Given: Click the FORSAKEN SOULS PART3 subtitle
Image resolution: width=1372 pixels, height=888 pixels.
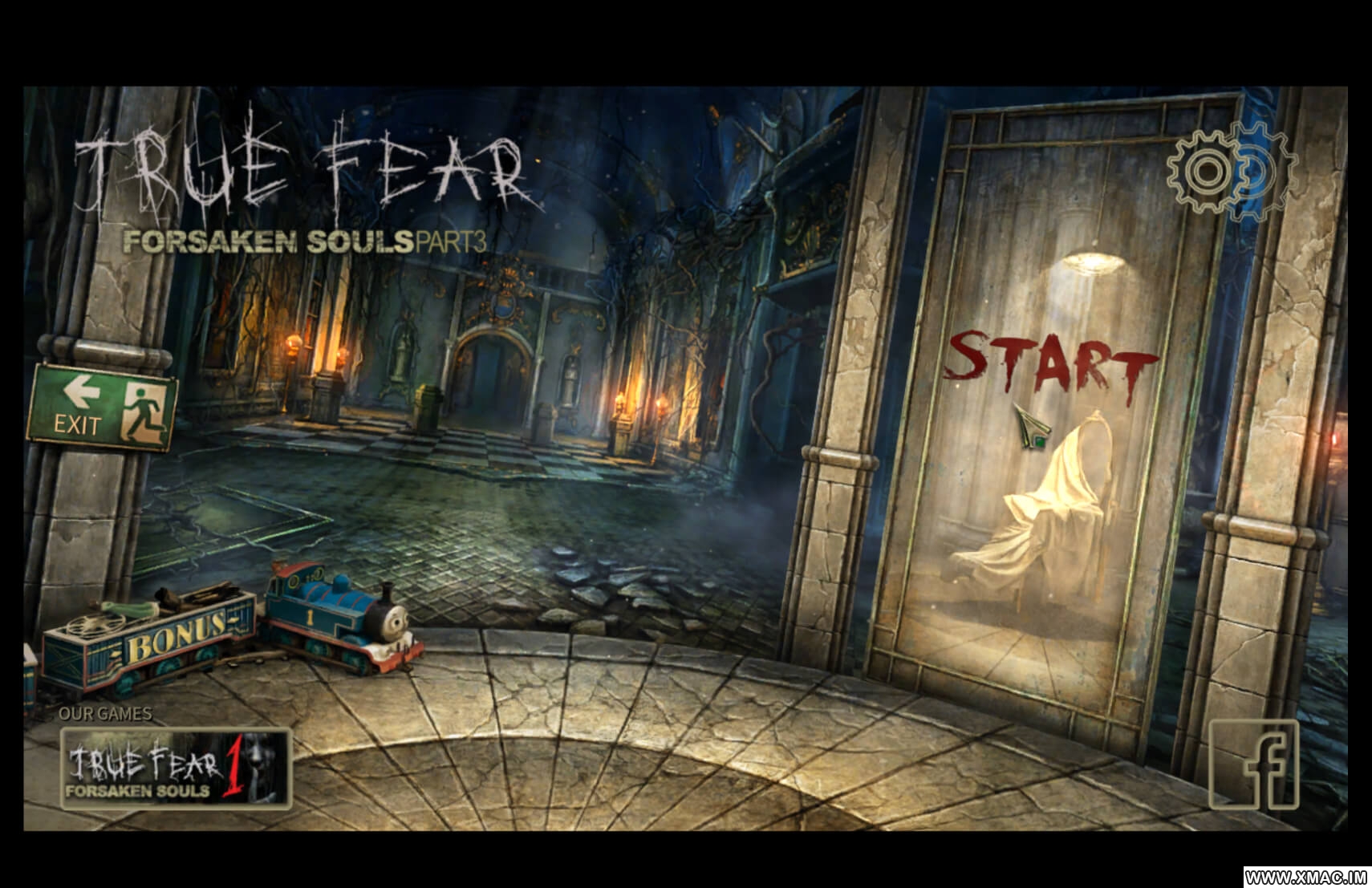Looking at the screenshot, I should 305,239.
